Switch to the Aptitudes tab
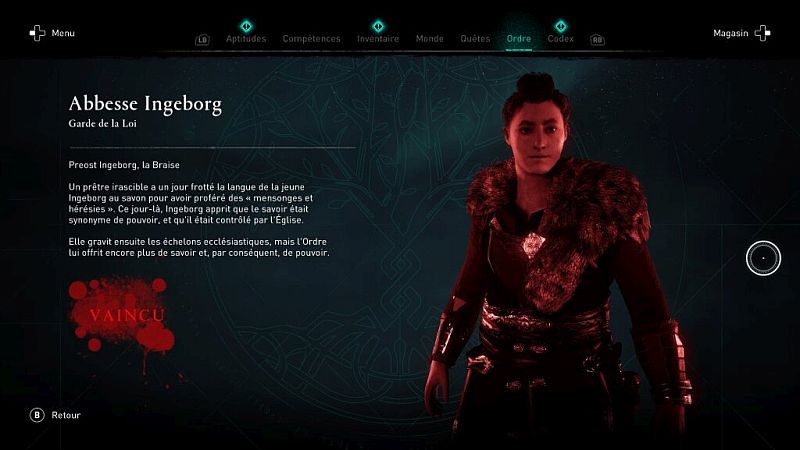Screen dimensions: 800x450 (246, 39)
